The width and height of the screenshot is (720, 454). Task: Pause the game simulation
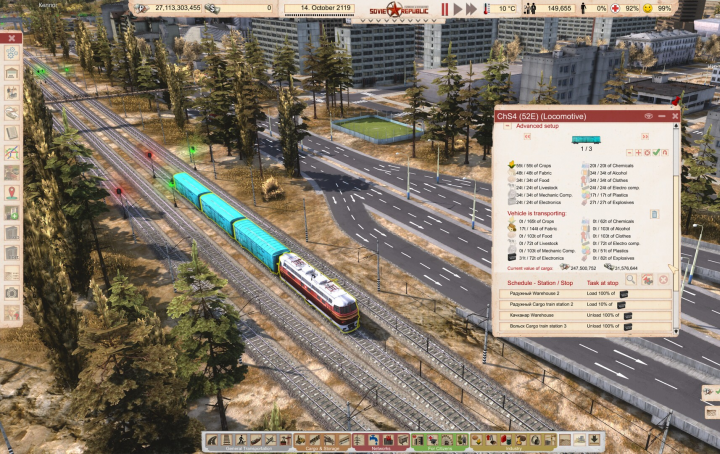445,9
